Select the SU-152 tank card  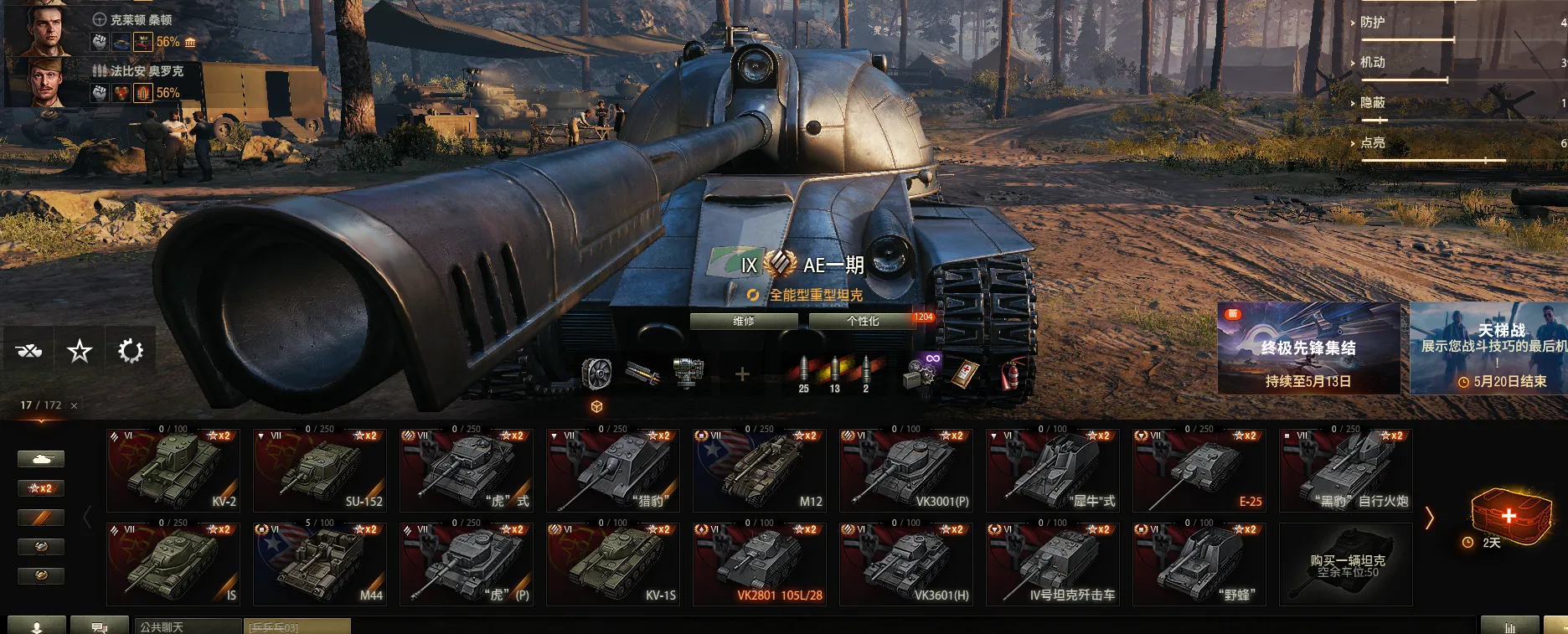(320, 470)
